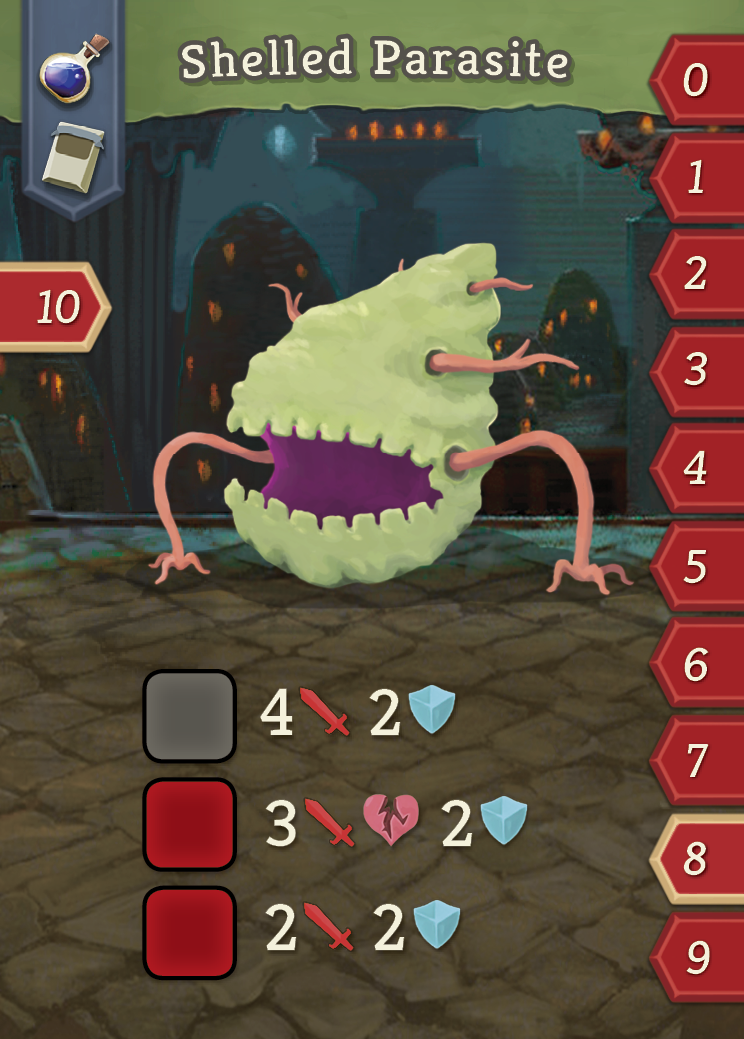Pick the number 4 red tab
744x1039 pixels.
(x=697, y=468)
